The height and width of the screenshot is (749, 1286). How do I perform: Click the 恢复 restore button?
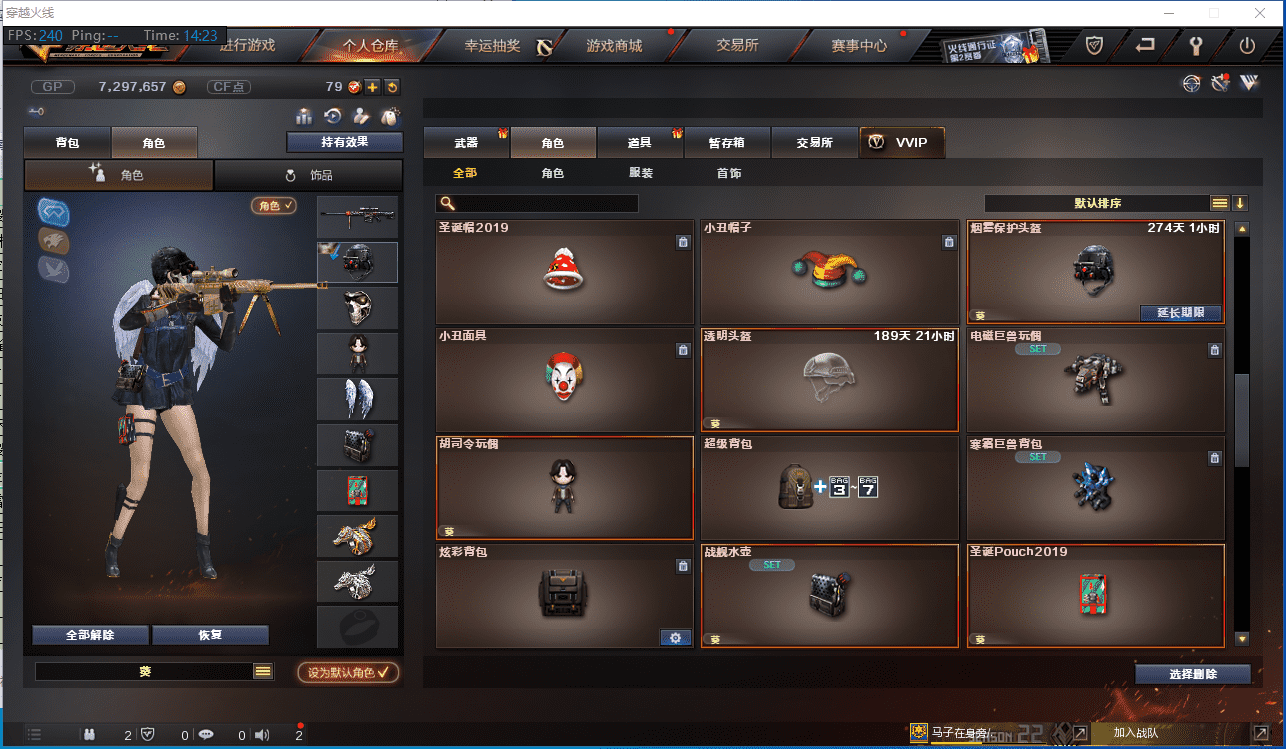(210, 635)
